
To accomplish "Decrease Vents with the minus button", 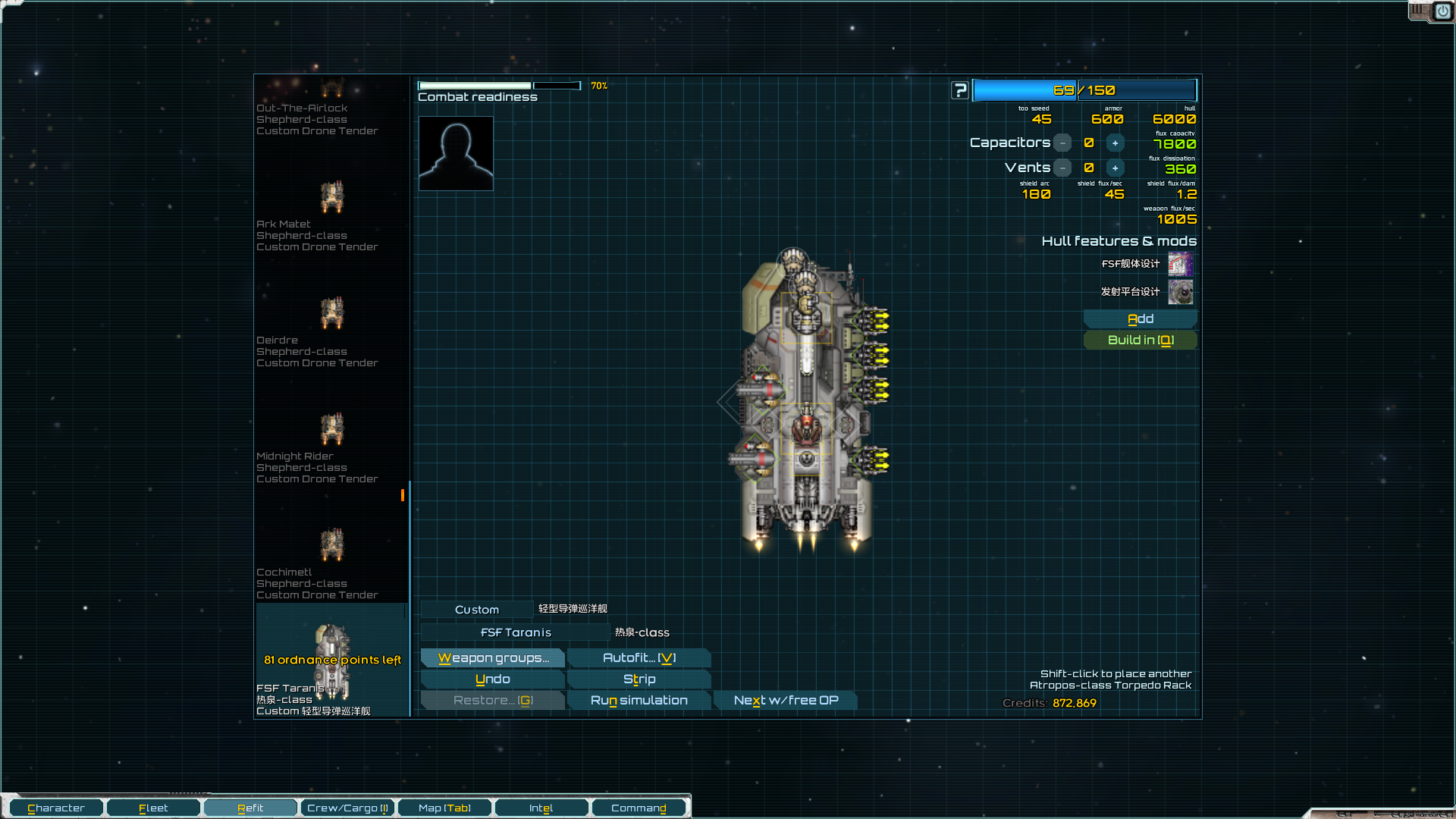I will 1063,168.
